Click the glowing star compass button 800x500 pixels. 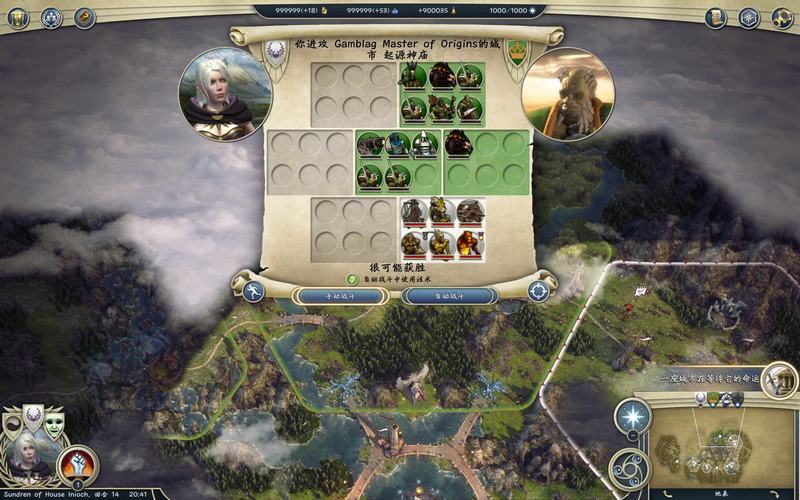pos(632,416)
